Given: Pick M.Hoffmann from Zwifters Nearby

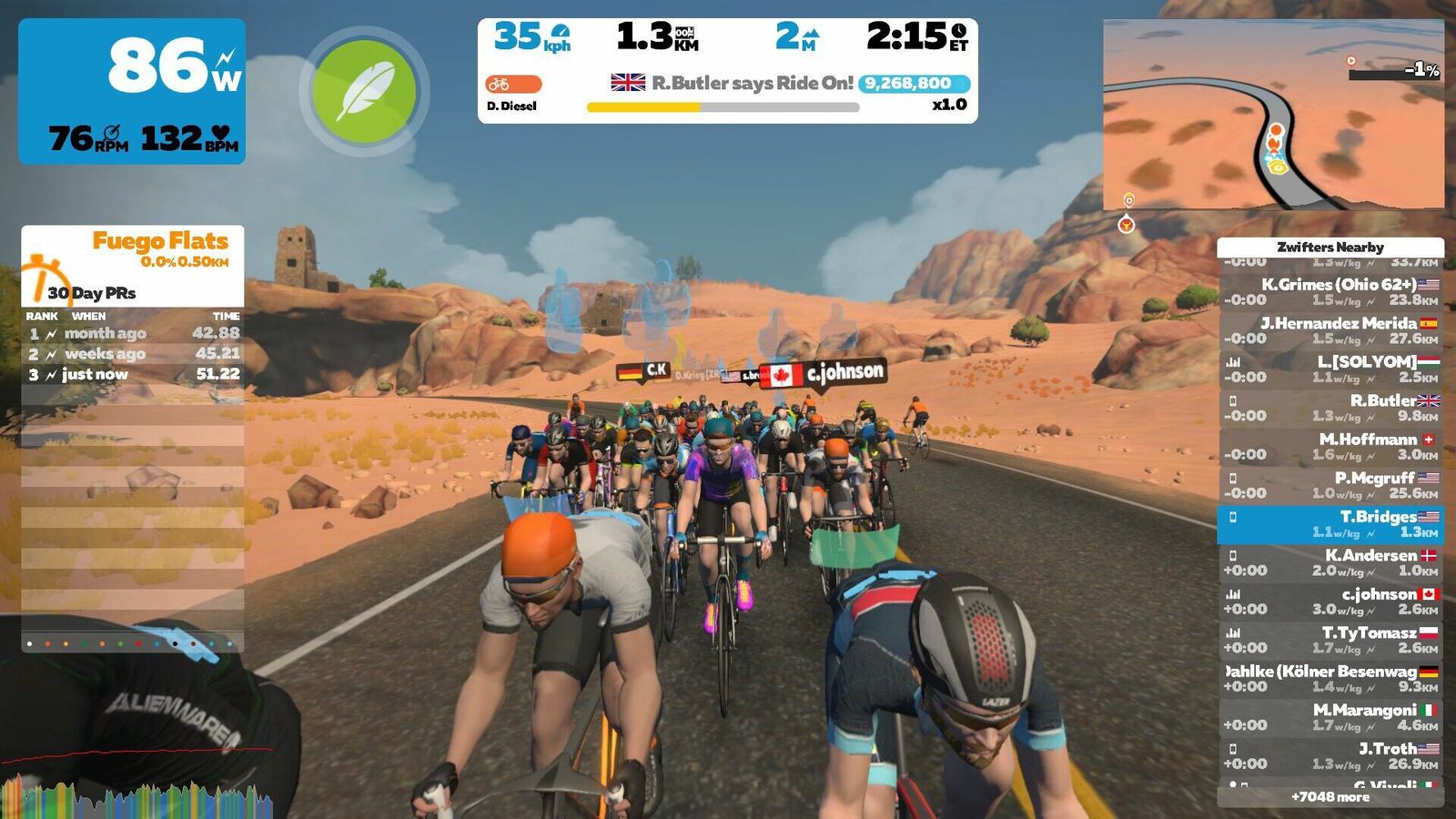Looking at the screenshot, I should click(x=1330, y=447).
